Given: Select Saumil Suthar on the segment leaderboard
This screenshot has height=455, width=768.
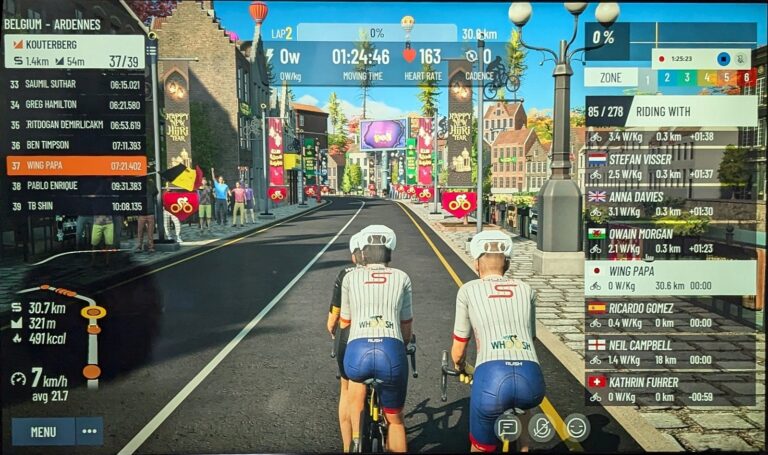Looking at the screenshot, I should [x=75, y=85].
